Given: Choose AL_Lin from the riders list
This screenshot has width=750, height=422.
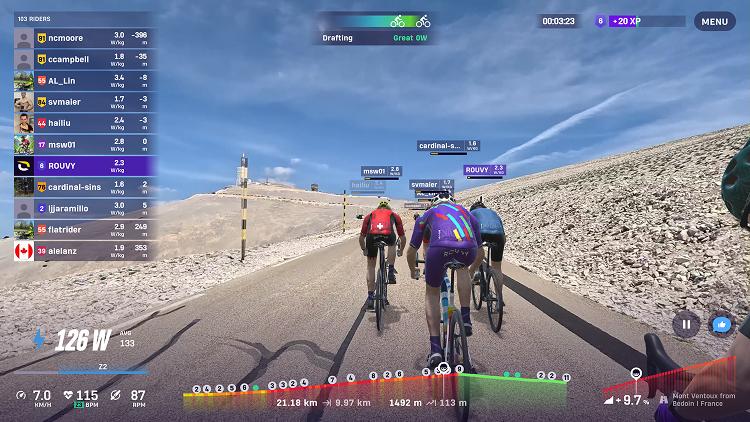Looking at the screenshot, I should coord(82,80).
